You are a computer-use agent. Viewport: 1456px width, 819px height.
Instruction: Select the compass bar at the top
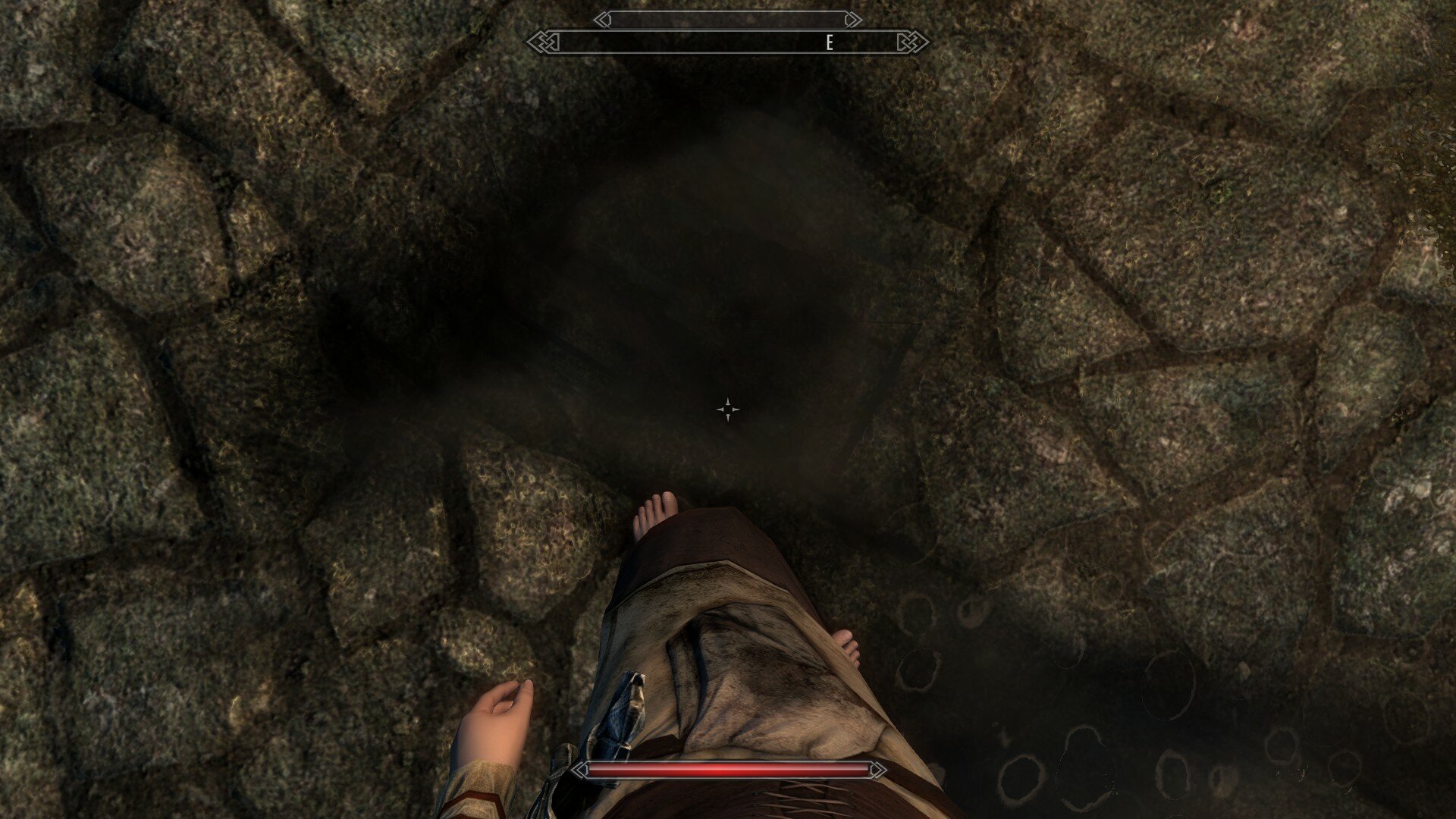pyautogui.click(x=728, y=42)
